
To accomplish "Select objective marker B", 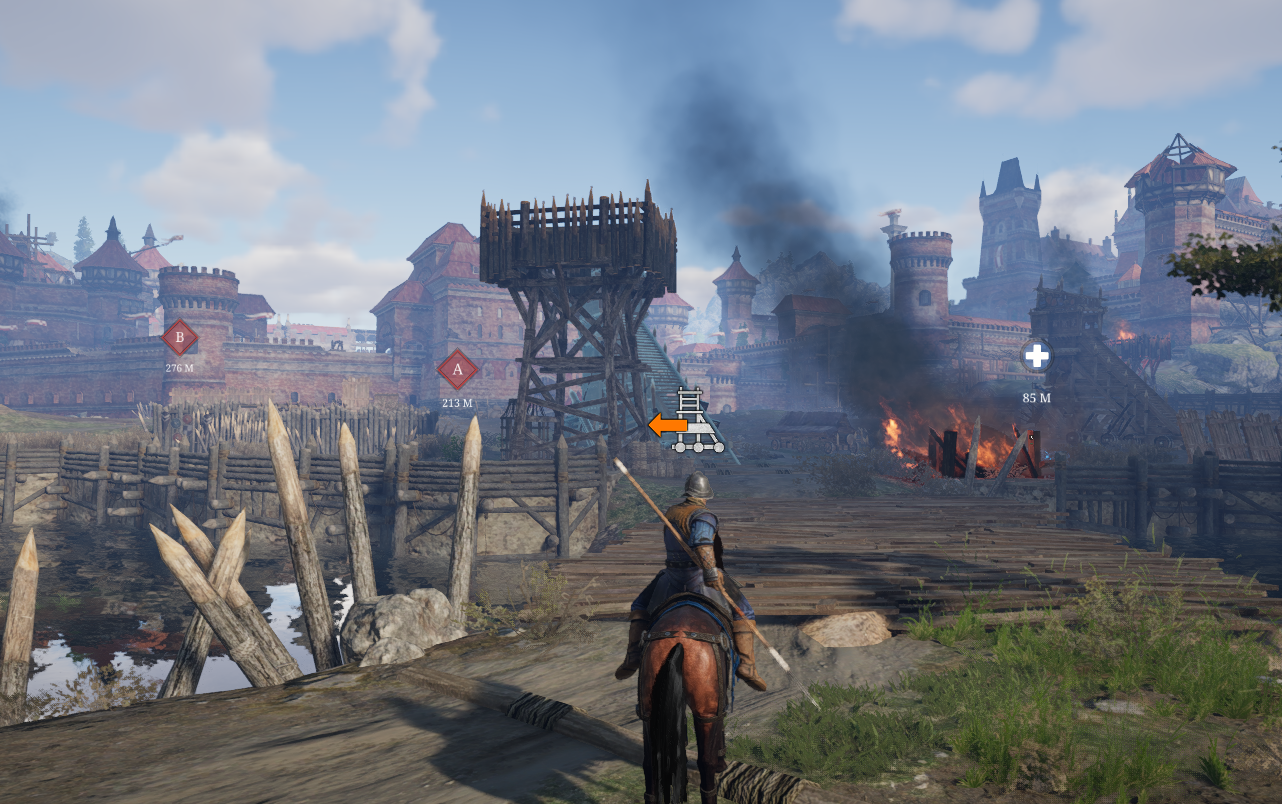I will (x=180, y=338).
